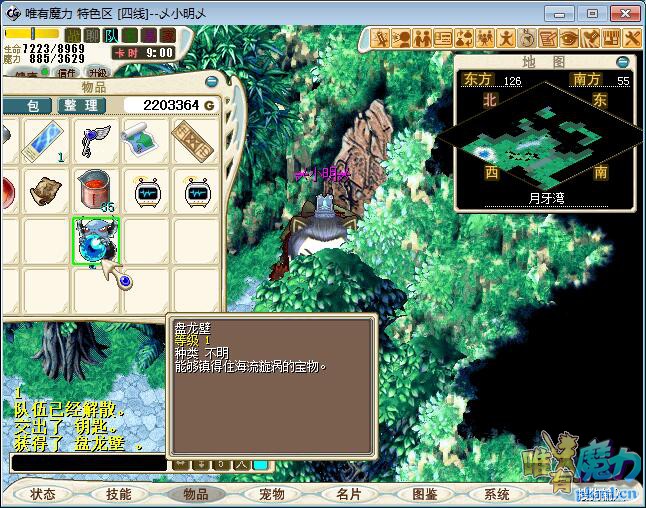Click the 整理 sort button in inventory
Screen dimensions: 646x508
coord(78,105)
